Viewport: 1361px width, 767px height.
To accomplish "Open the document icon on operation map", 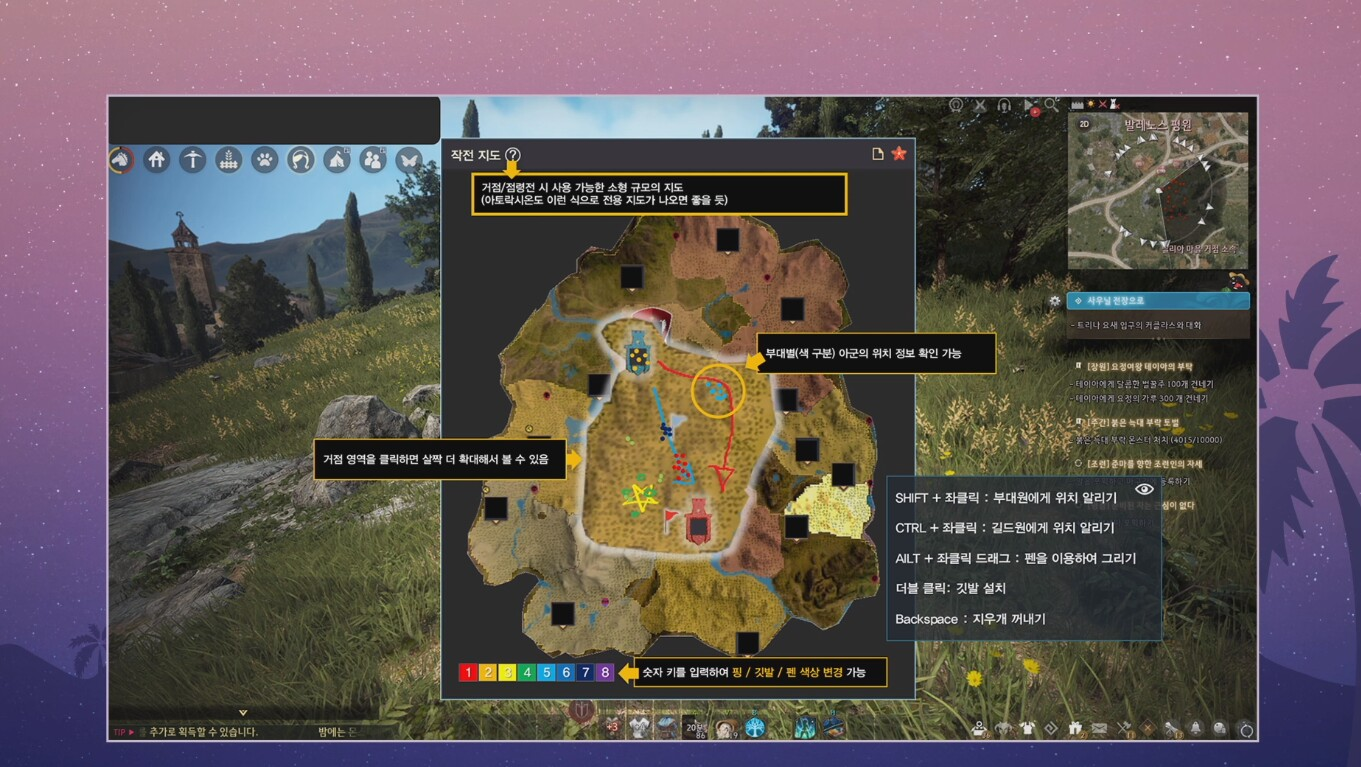I will pos(878,154).
